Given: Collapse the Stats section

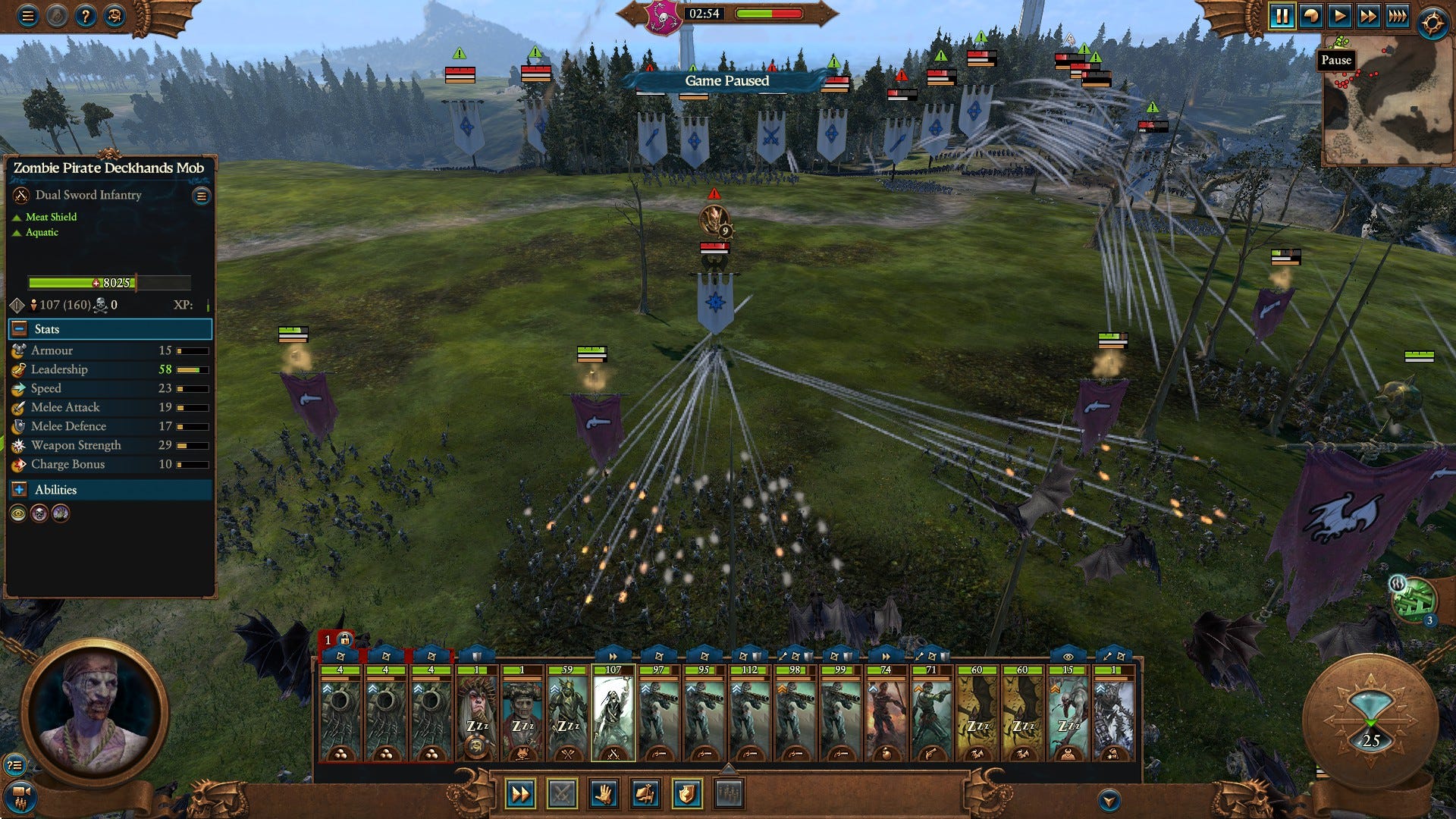Looking at the screenshot, I should point(20,329).
